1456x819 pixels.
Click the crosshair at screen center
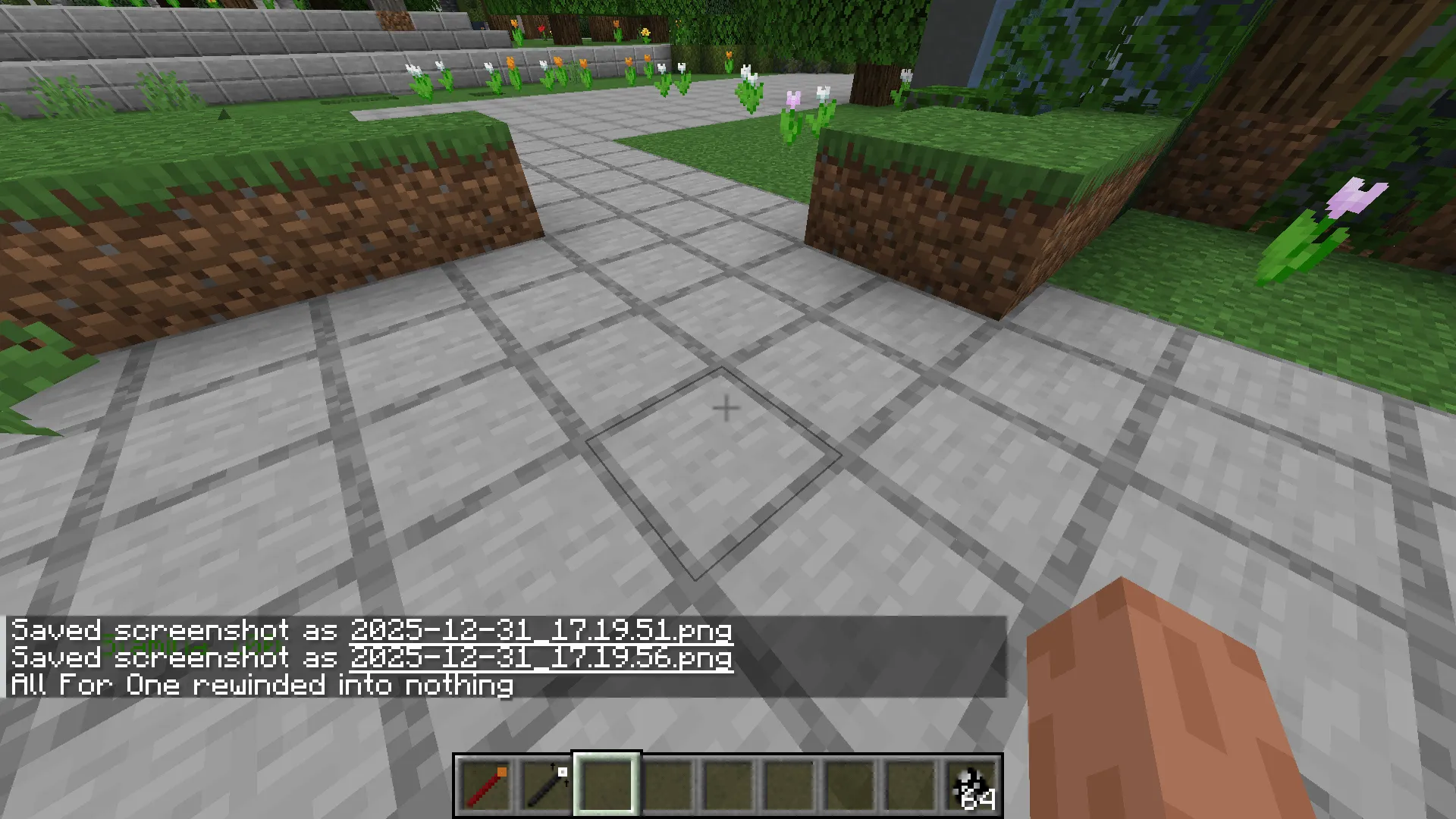click(x=726, y=408)
